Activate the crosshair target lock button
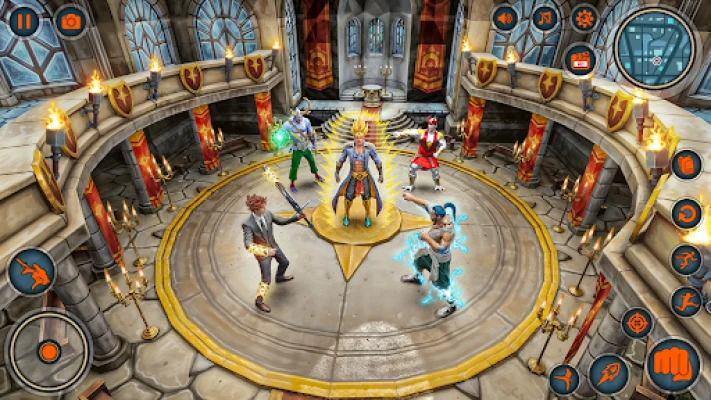Viewport: 711px width, 400px height. 637,323
